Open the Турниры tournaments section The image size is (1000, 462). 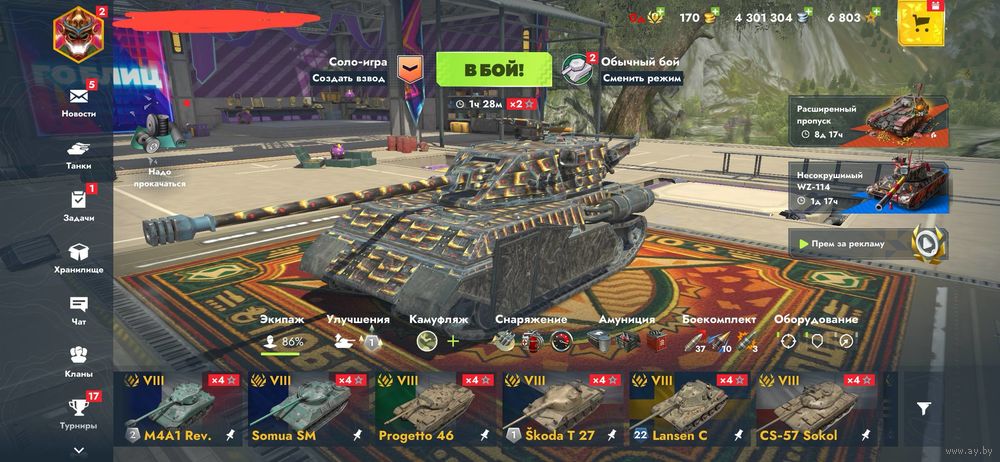(x=79, y=411)
